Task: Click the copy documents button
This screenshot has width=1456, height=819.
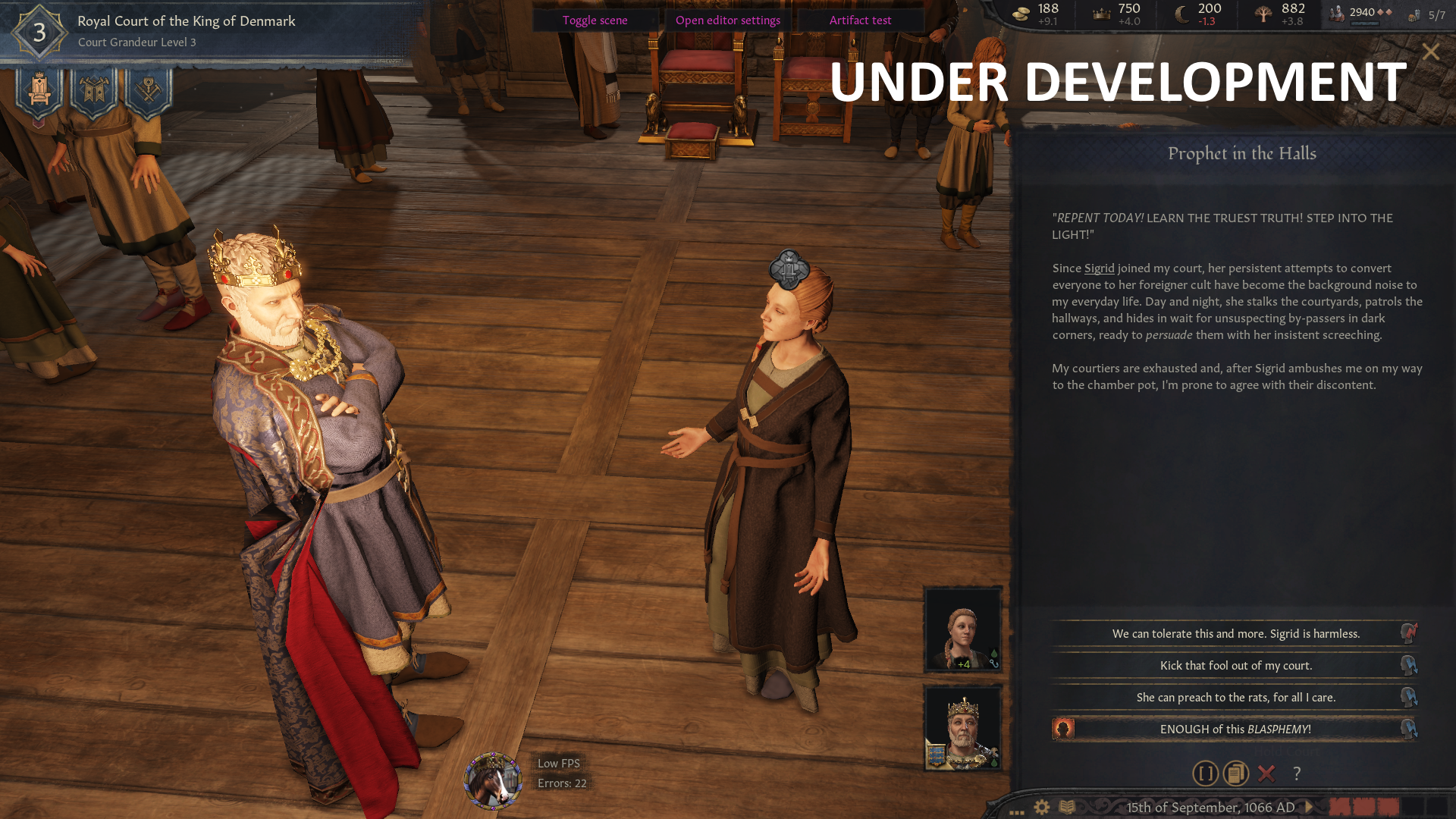Action: (x=1235, y=773)
